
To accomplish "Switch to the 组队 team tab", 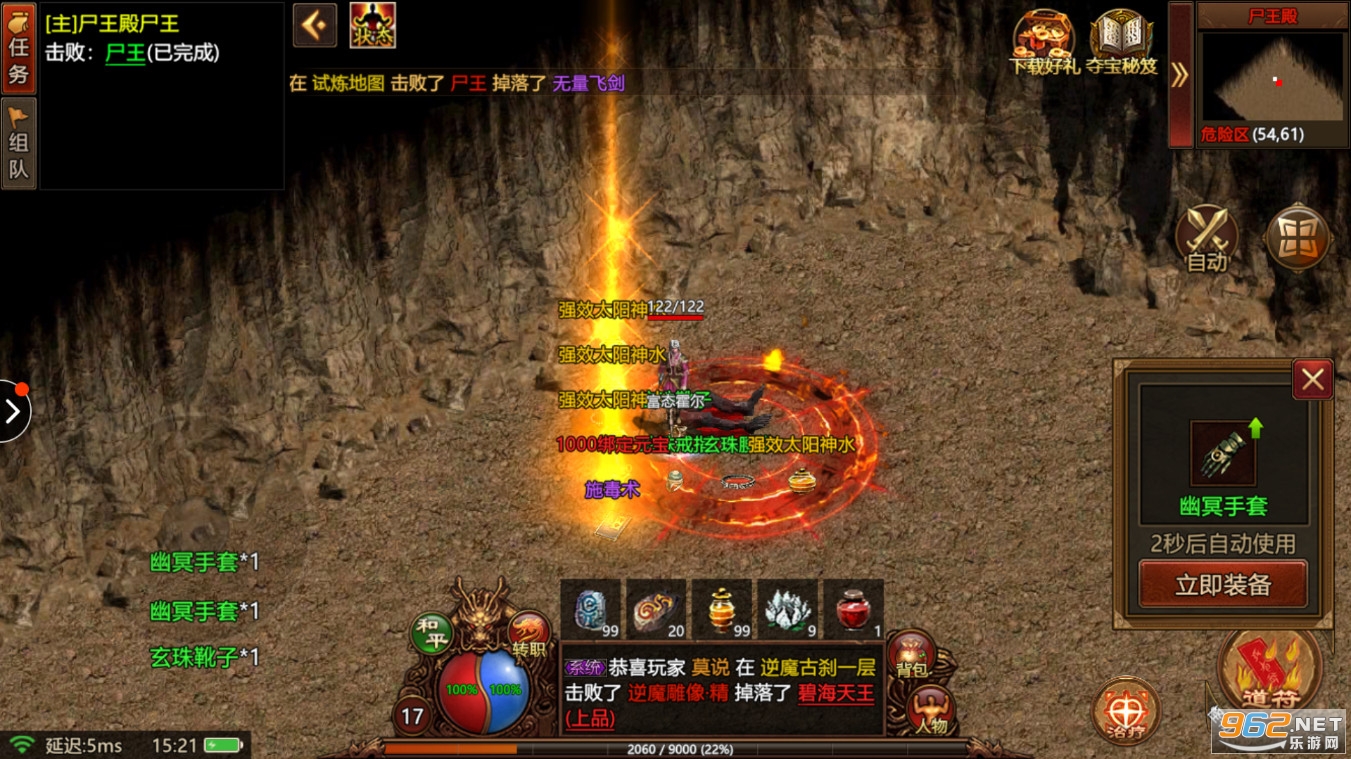I will click(x=19, y=143).
